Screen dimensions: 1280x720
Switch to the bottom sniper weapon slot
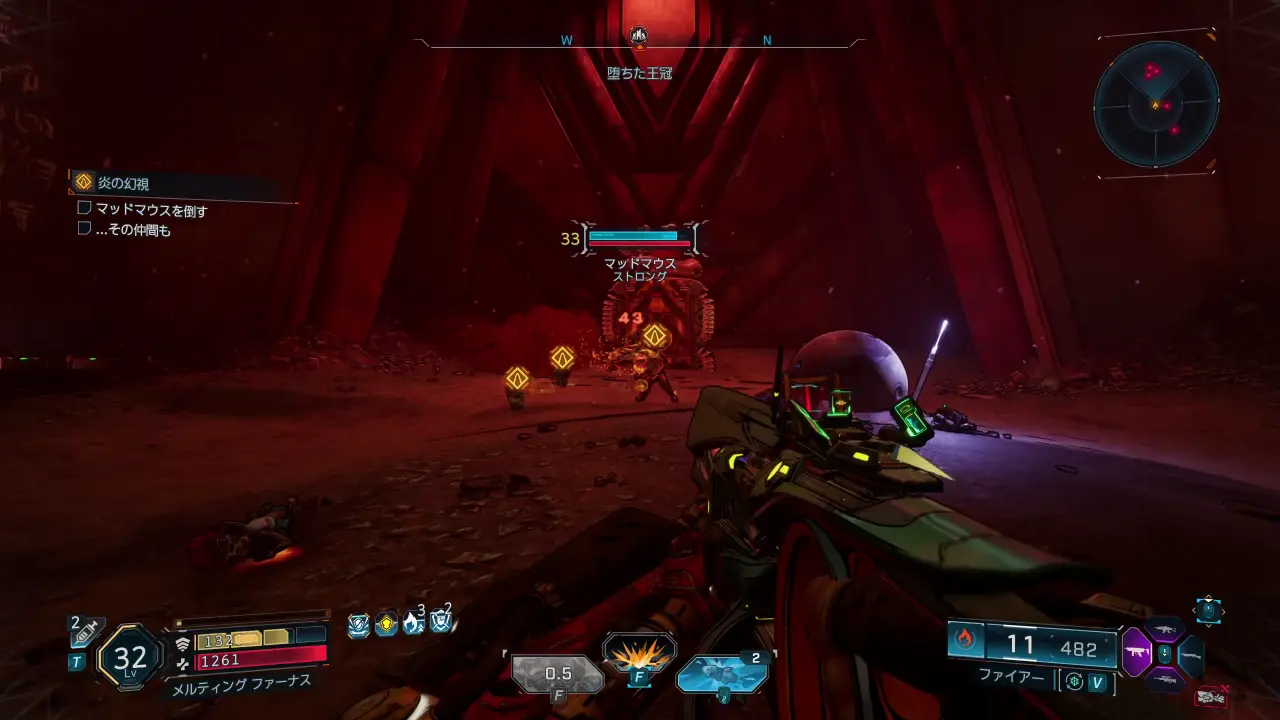click(1163, 680)
